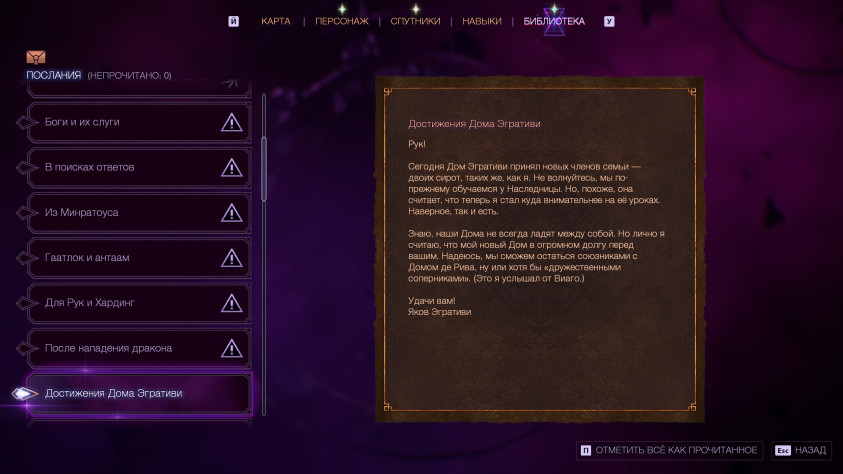This screenshot has width=843, height=474.
Task: Open the Гаатлок и антаам letter
Action: pyautogui.click(x=138, y=258)
